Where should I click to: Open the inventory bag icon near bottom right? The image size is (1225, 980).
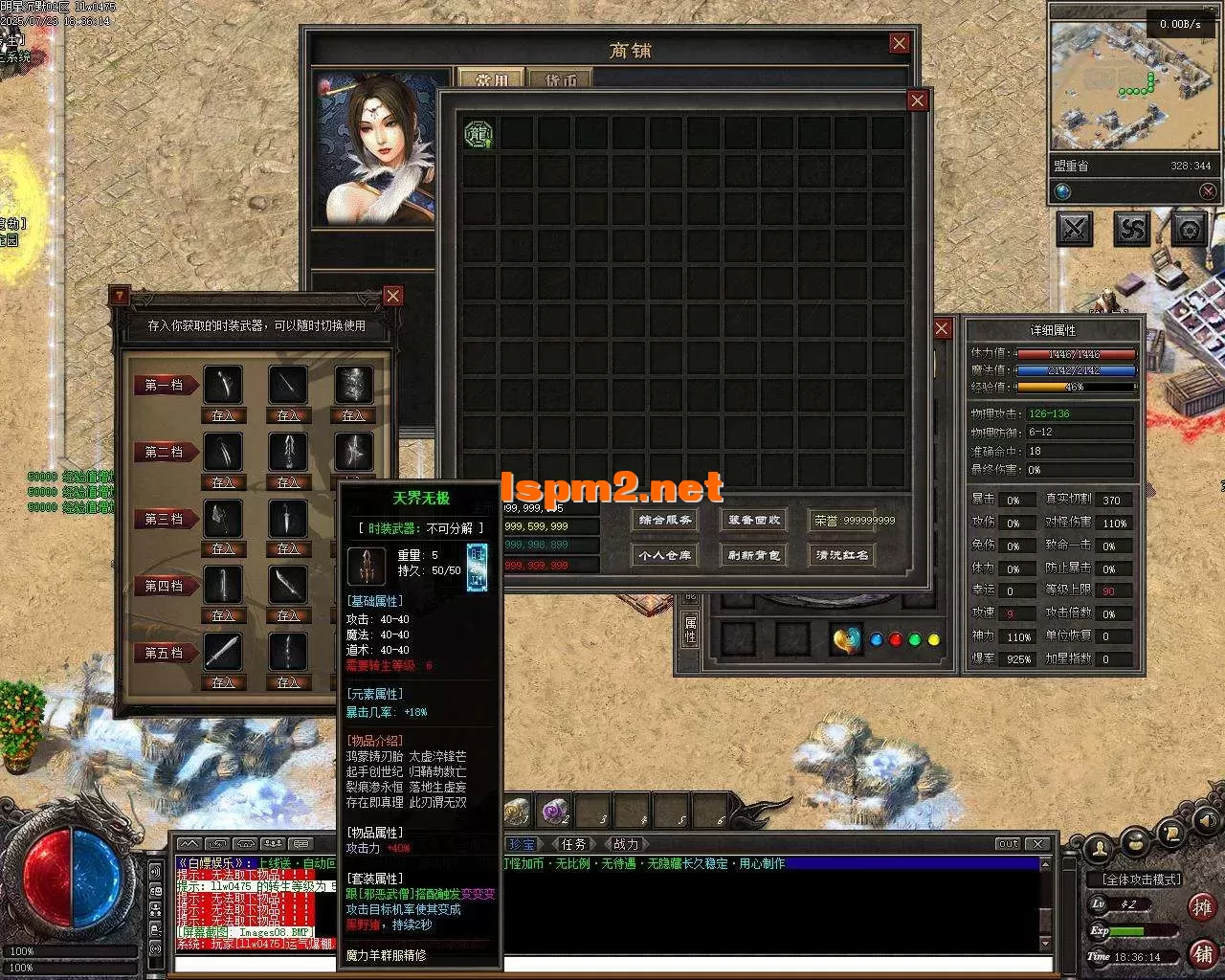[1135, 844]
